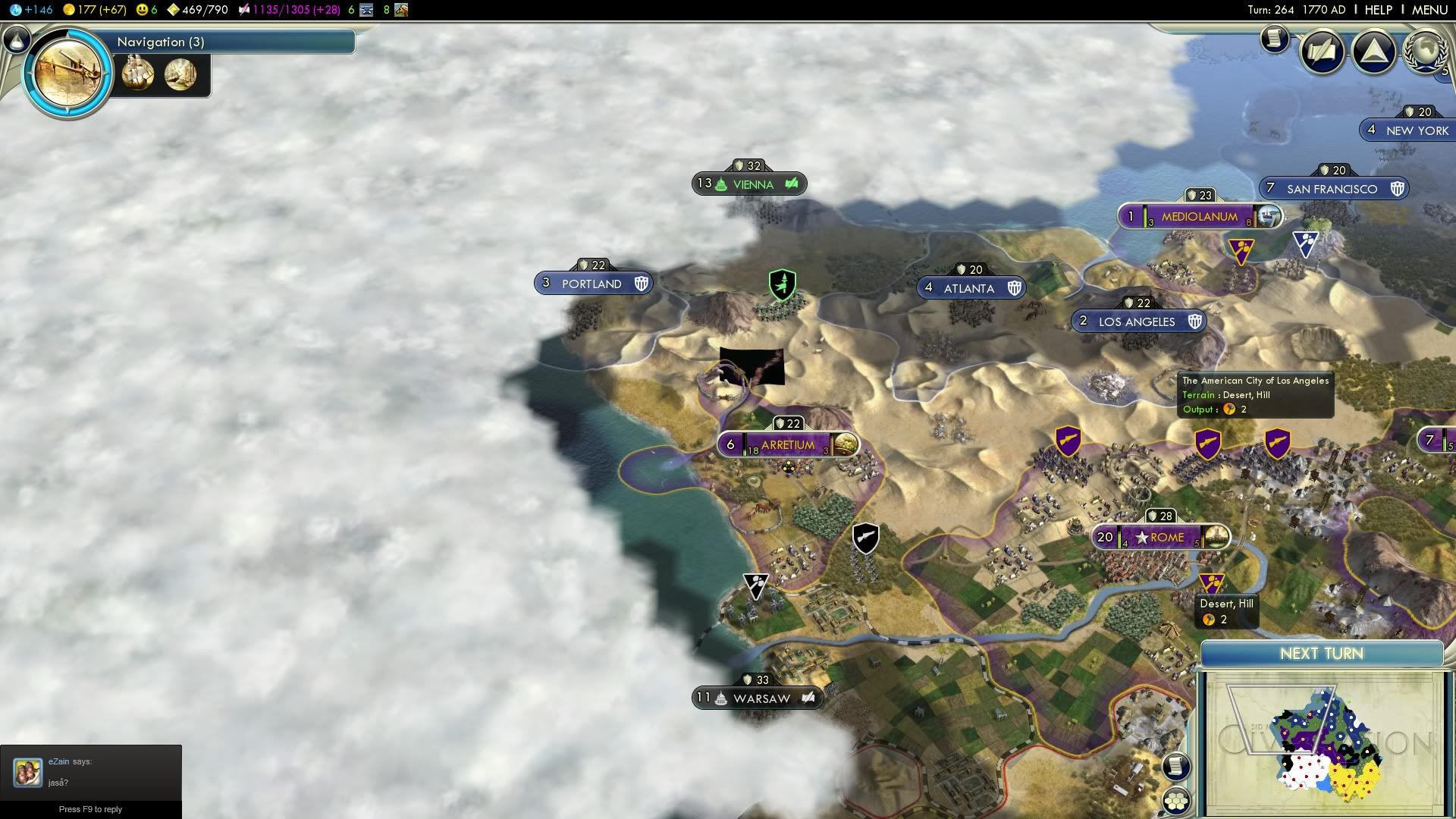The image size is (1456, 819).
Task: Open the scroll icon beside the minimap
Action: [x=1175, y=766]
